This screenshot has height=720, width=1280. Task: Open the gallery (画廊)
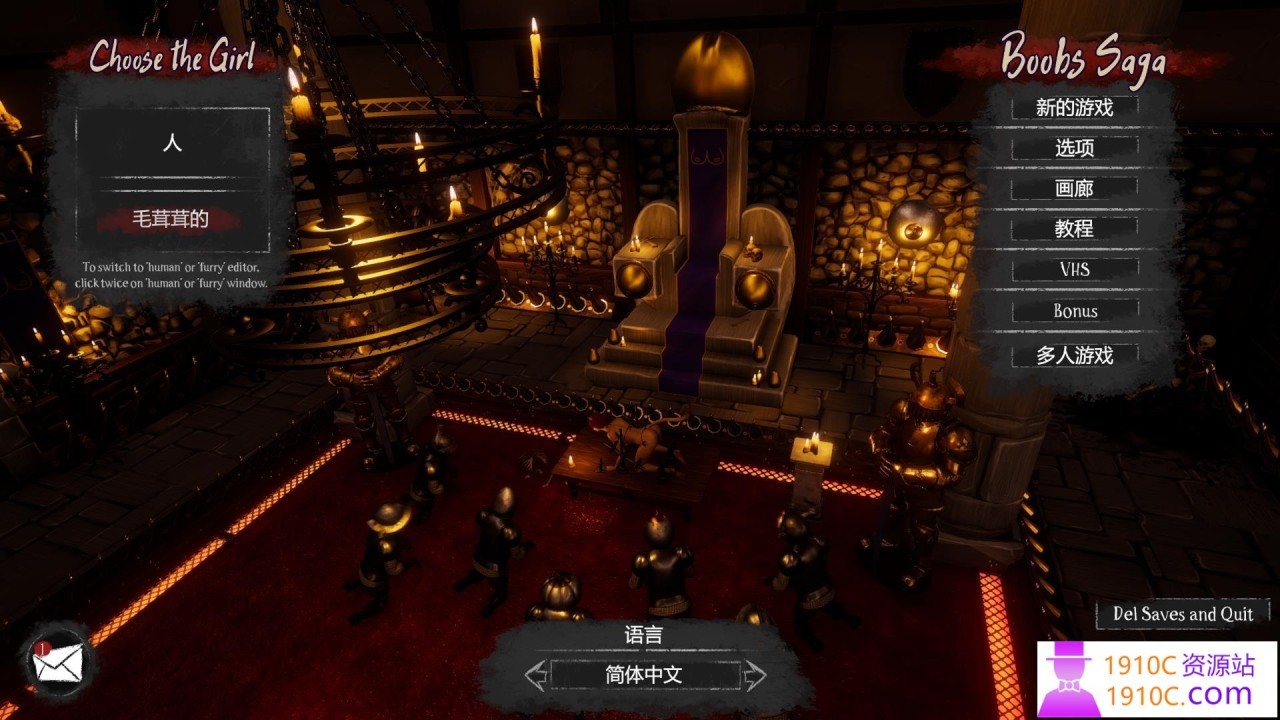coord(1074,188)
